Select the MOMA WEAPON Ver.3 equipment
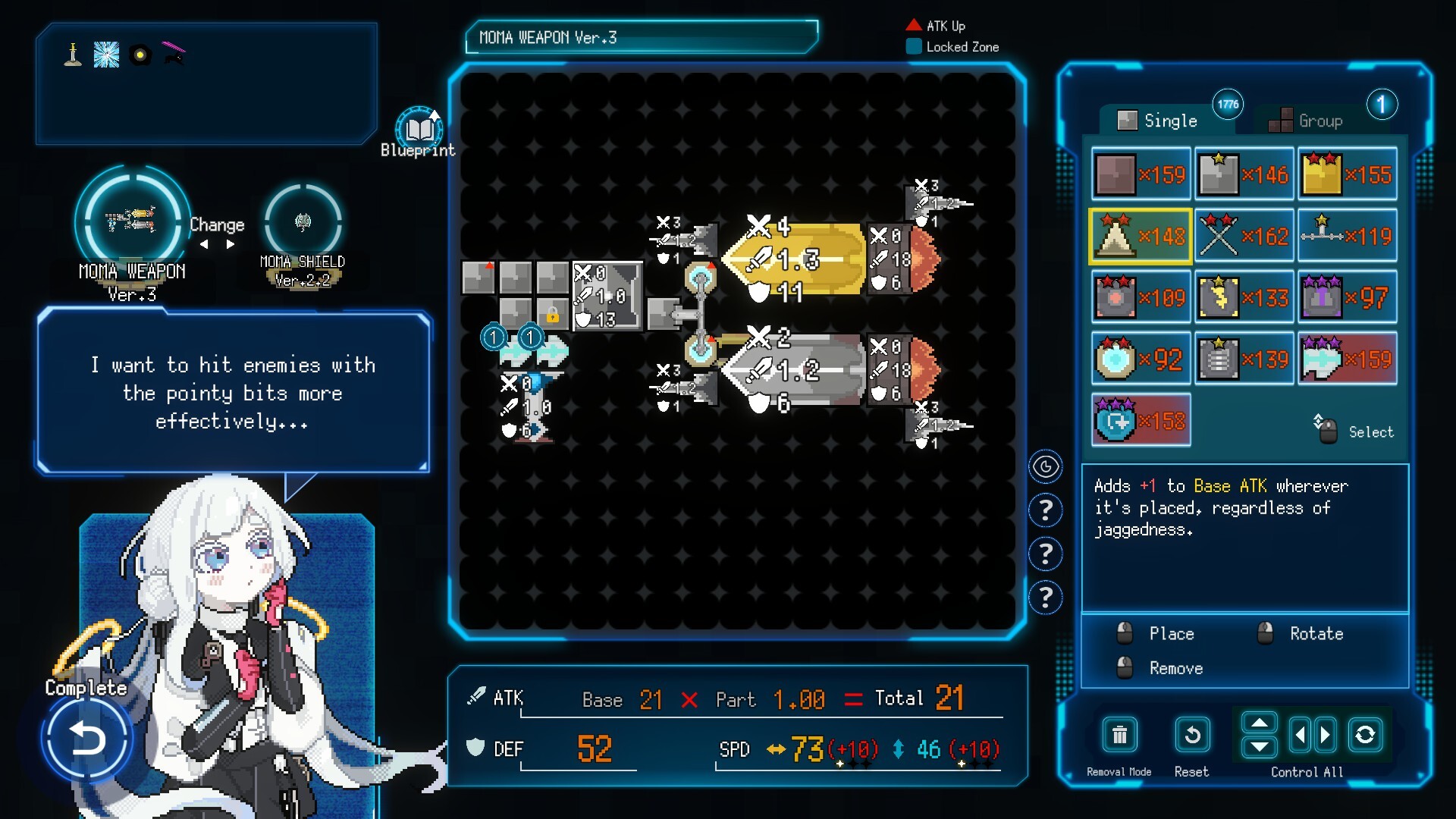Screen dimensions: 1456x819 132,221
